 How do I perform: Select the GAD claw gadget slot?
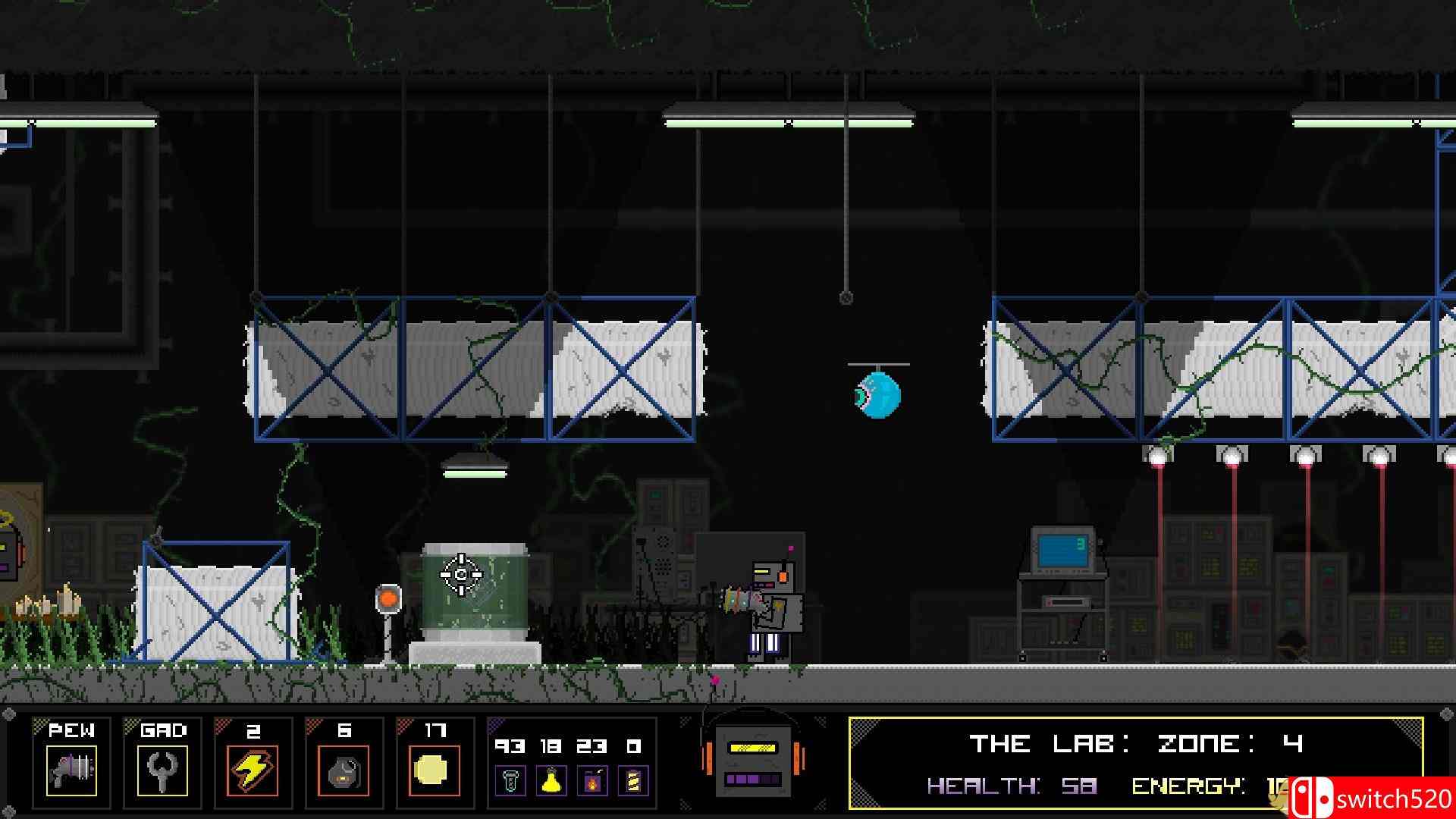pyautogui.click(x=162, y=770)
